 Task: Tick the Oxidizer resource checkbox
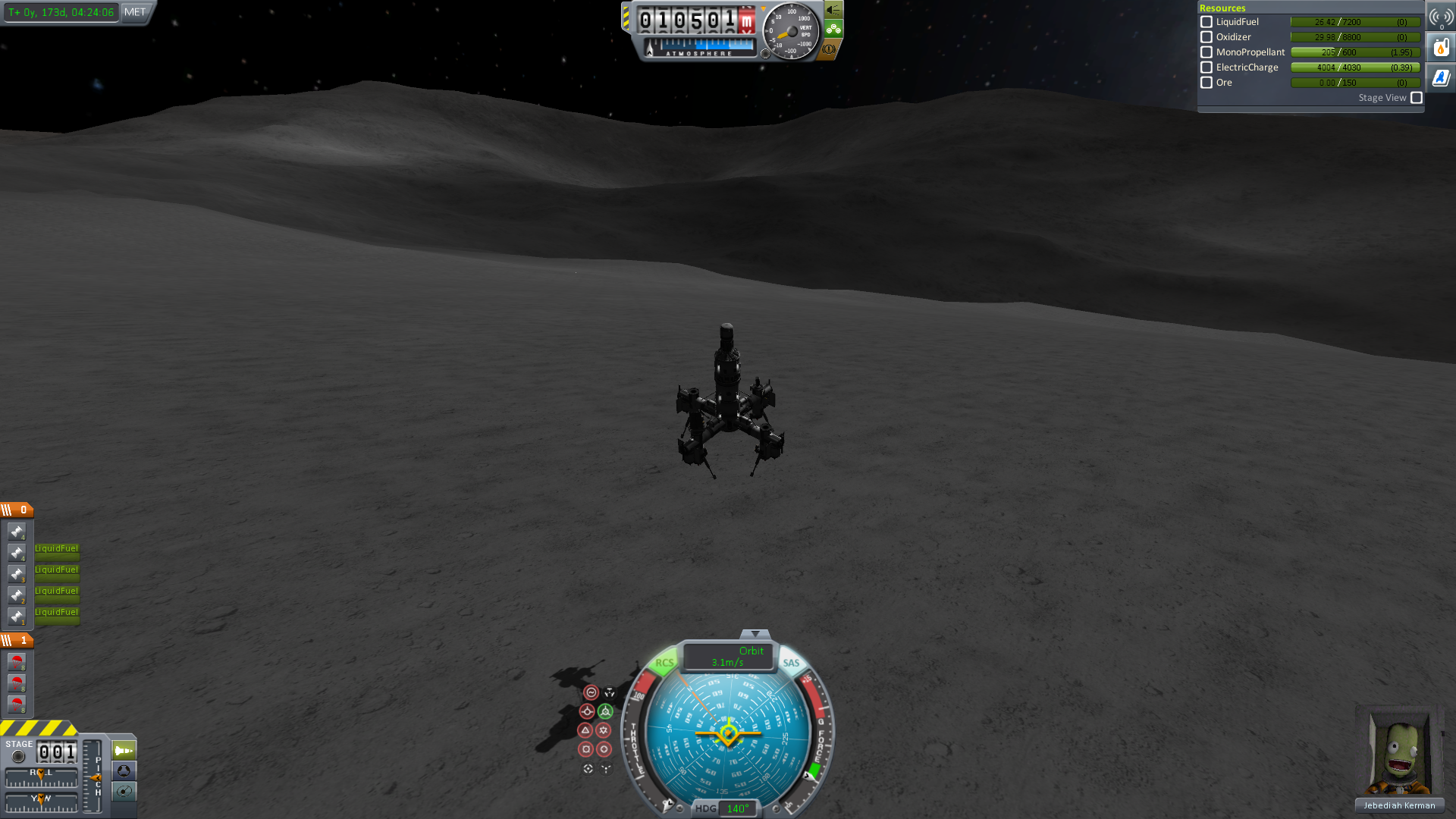point(1207,37)
